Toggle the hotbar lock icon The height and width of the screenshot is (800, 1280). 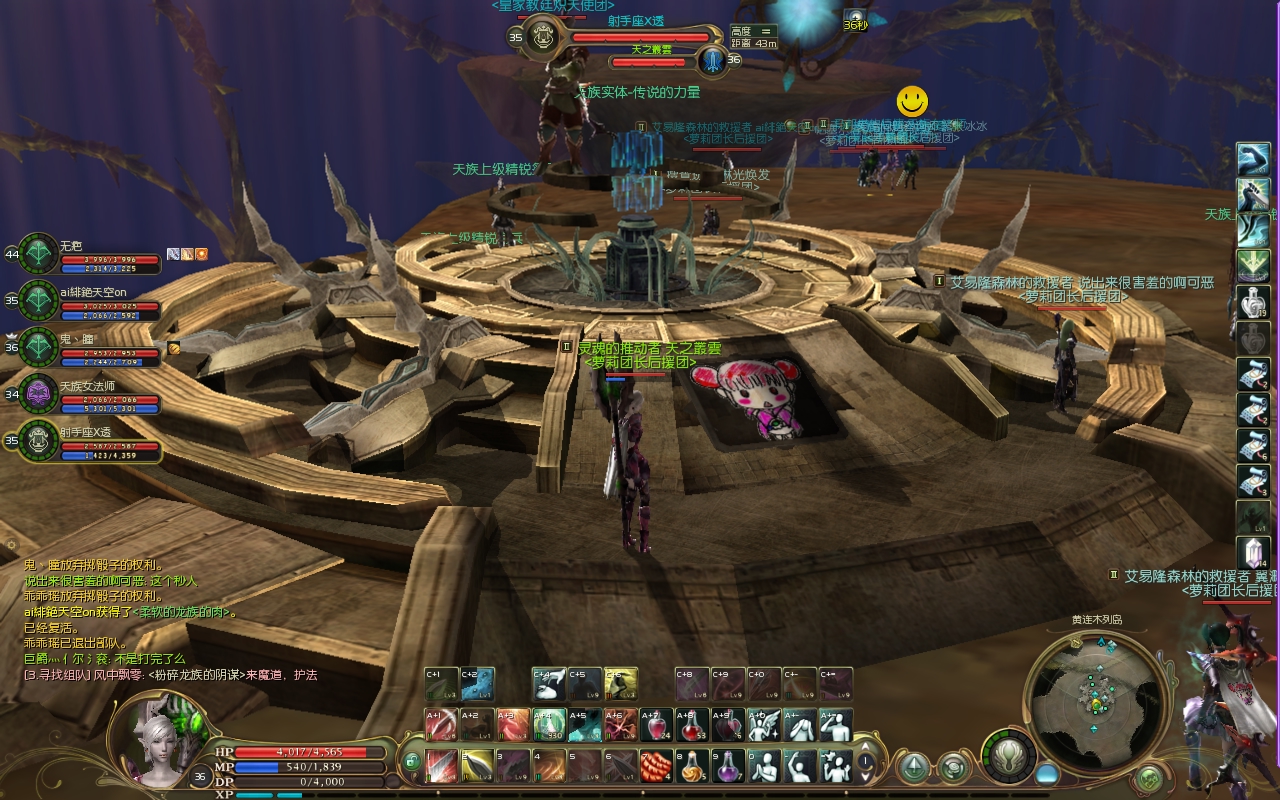411,763
